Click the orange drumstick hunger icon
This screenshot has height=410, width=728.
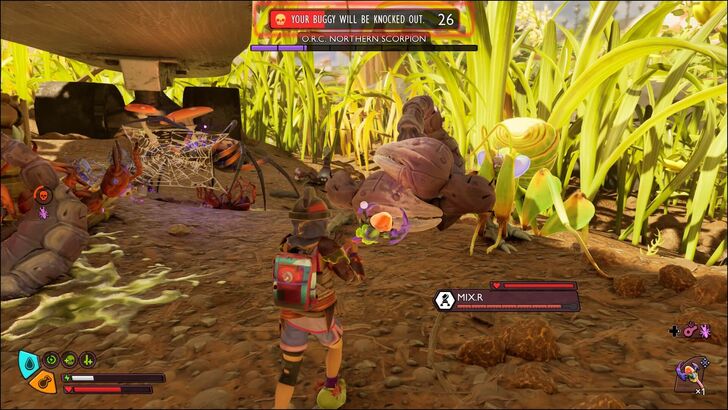pos(42,381)
